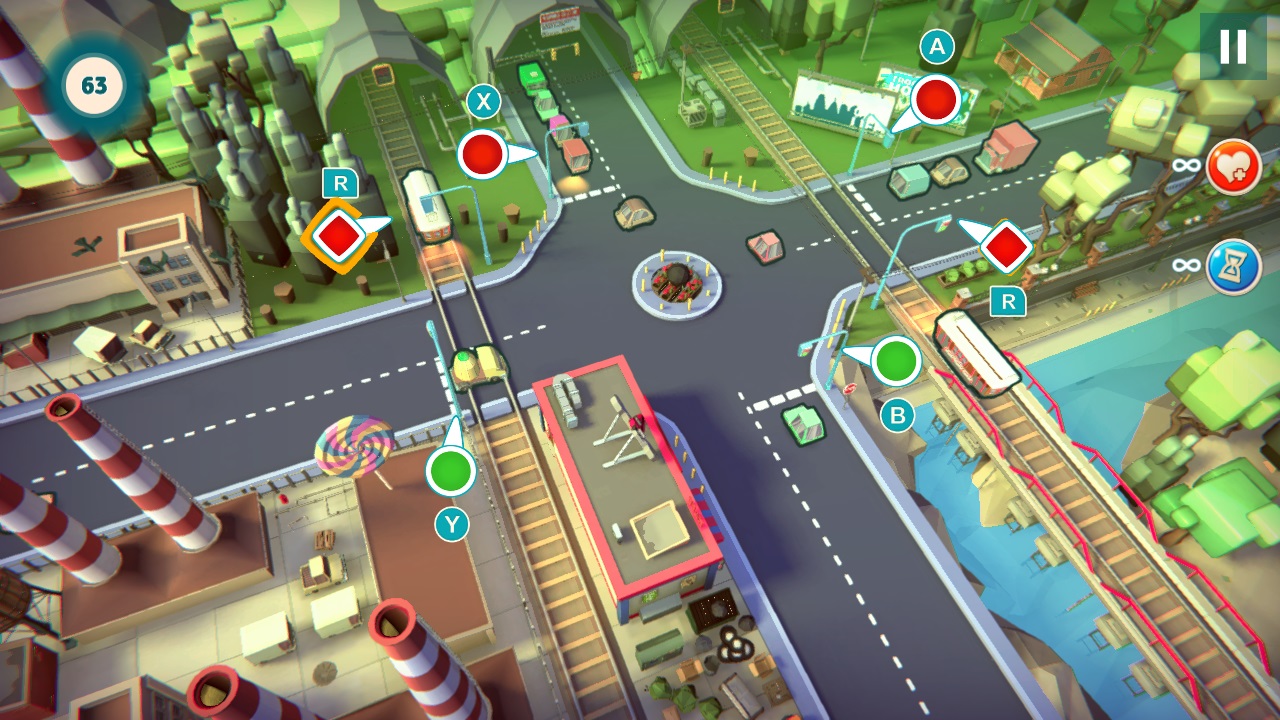Click the rainbow lollipop near the factory
Image resolution: width=1280 pixels, height=720 pixels.
click(x=355, y=445)
